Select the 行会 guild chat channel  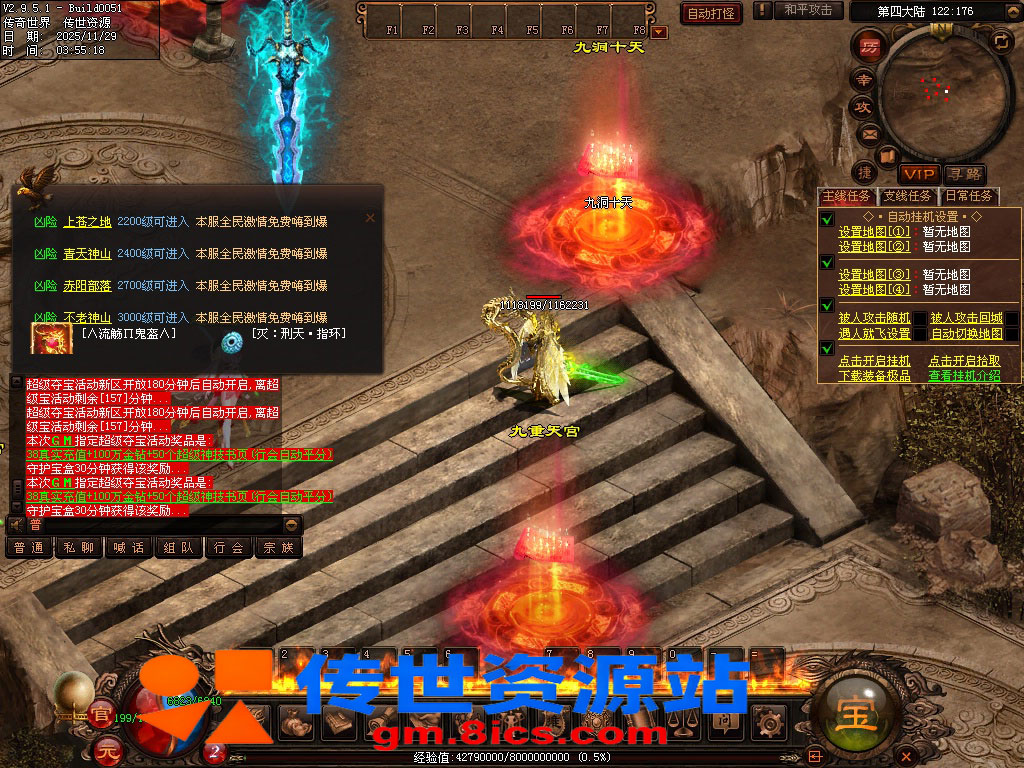229,548
